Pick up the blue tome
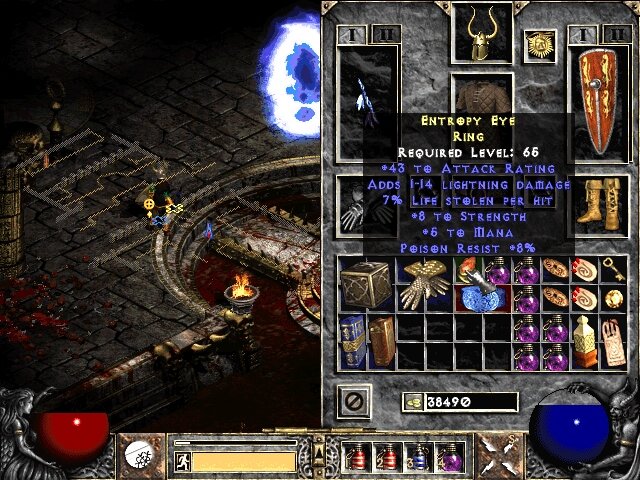This screenshot has width=640, height=480. click(x=352, y=340)
